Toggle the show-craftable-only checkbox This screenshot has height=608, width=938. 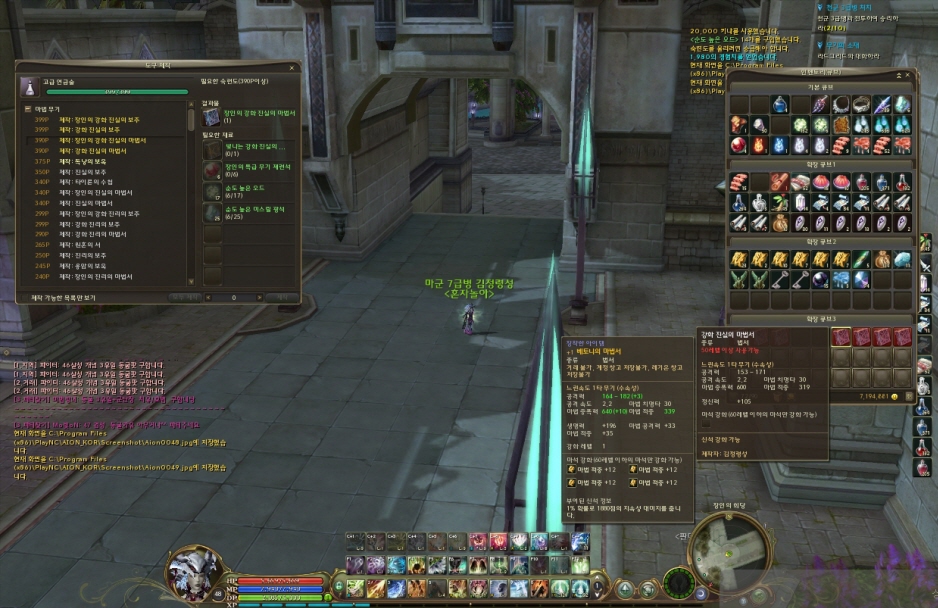click(23, 297)
